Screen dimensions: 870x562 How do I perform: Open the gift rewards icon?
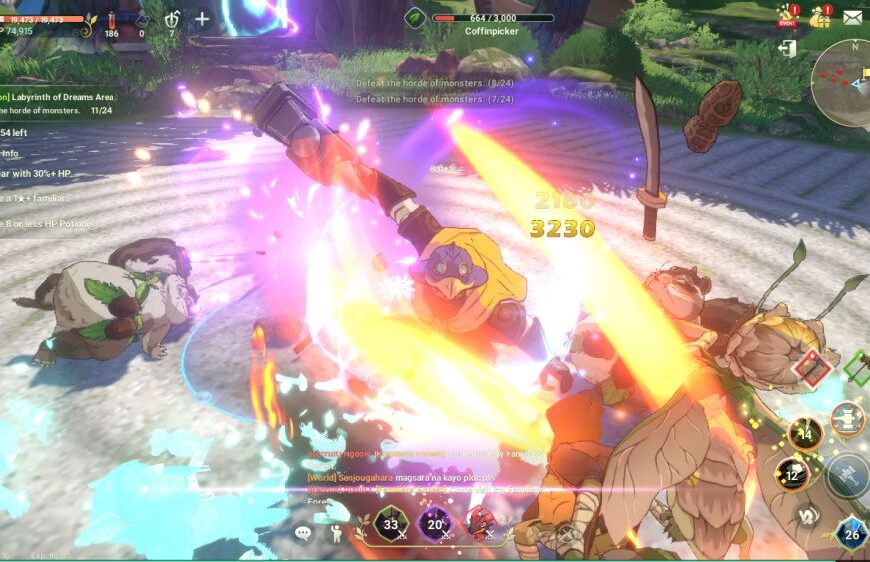coord(820,17)
